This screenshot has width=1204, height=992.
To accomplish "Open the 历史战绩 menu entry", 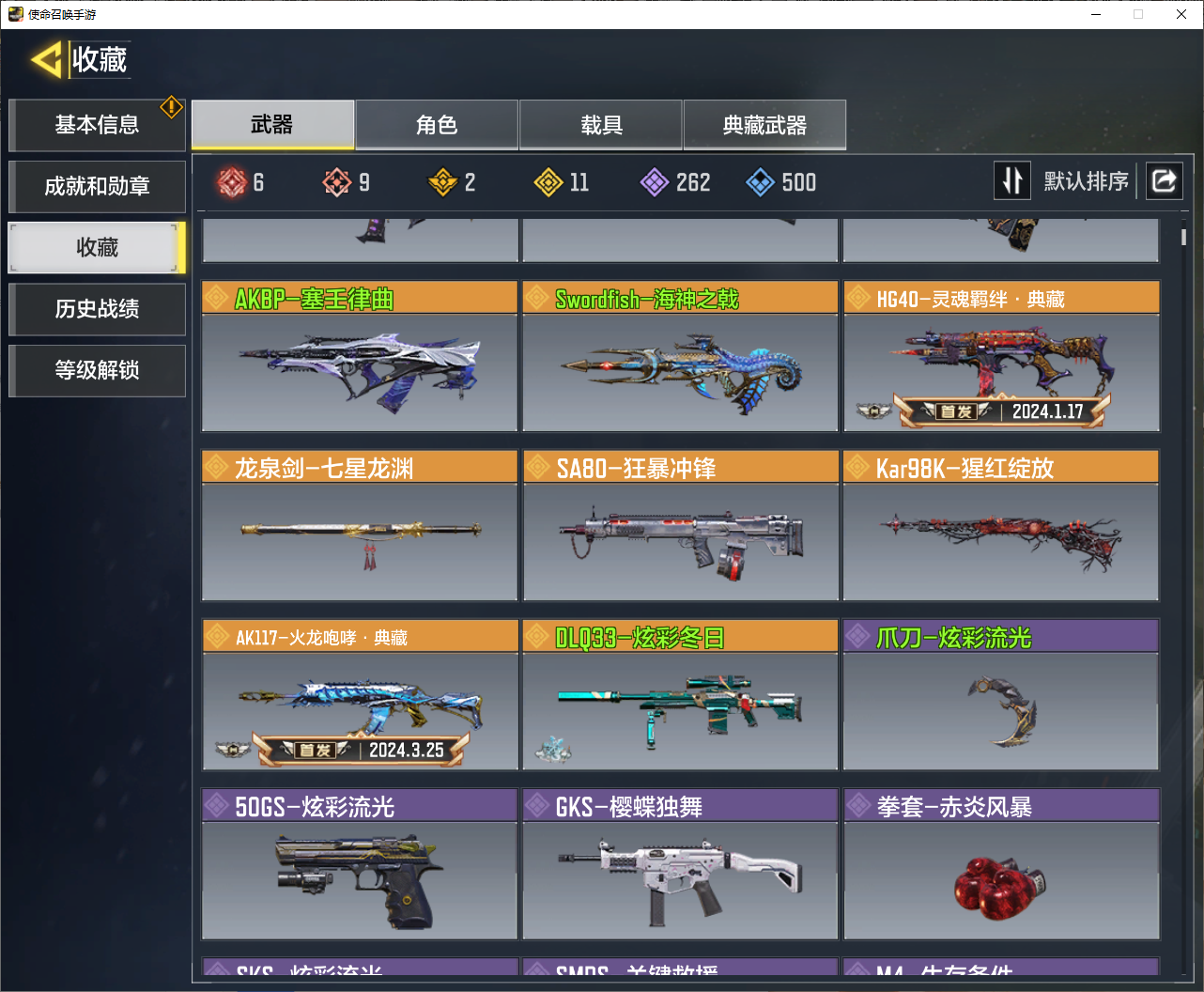I will pyautogui.click(x=97, y=309).
